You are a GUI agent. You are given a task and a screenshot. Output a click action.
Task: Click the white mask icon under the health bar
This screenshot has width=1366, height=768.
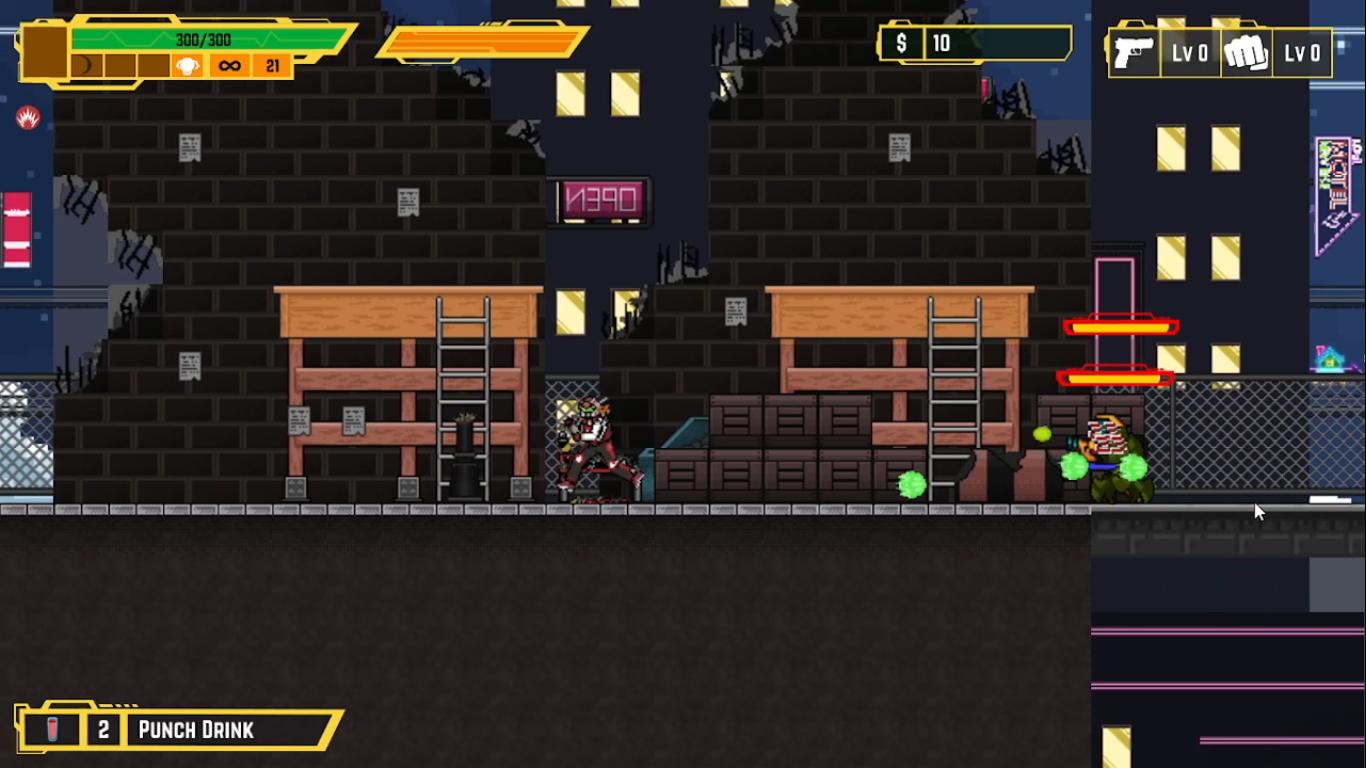186,68
